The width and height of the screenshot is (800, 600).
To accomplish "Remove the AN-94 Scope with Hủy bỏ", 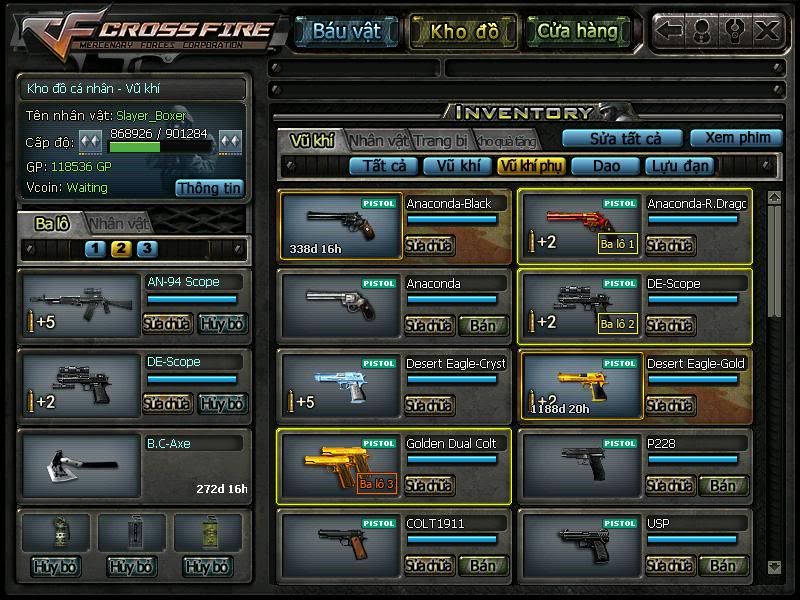I will (221, 324).
